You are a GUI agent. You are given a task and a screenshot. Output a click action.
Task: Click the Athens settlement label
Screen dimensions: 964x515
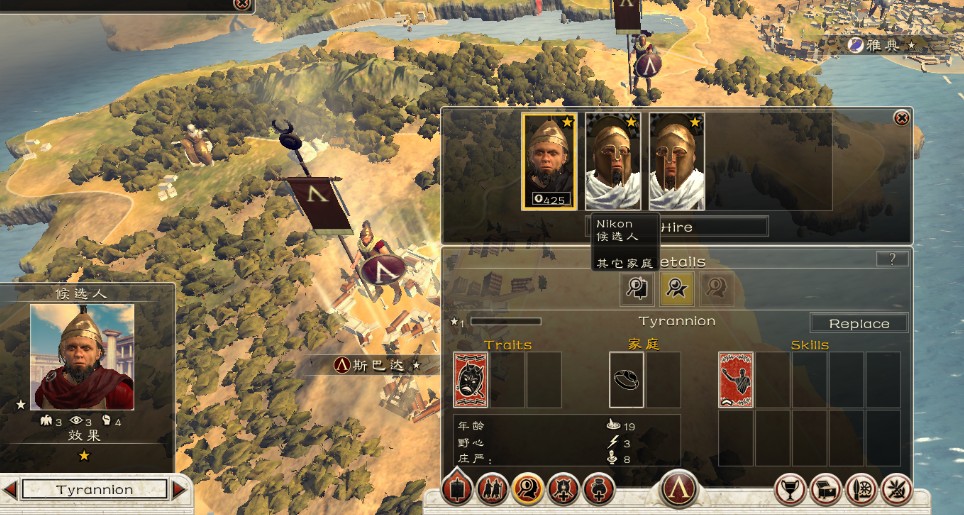(881, 45)
